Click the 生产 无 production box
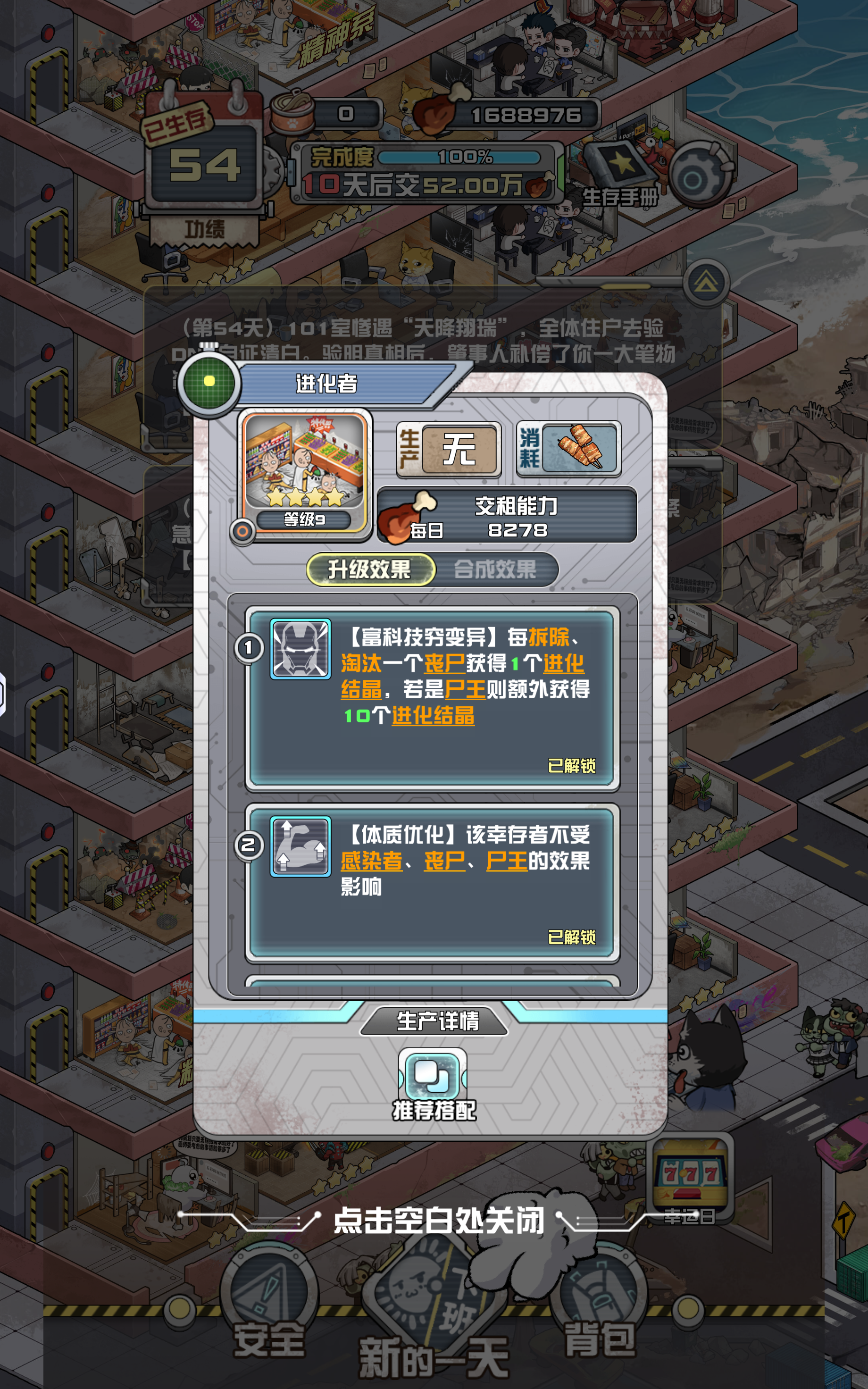868x1389 pixels. [x=449, y=449]
